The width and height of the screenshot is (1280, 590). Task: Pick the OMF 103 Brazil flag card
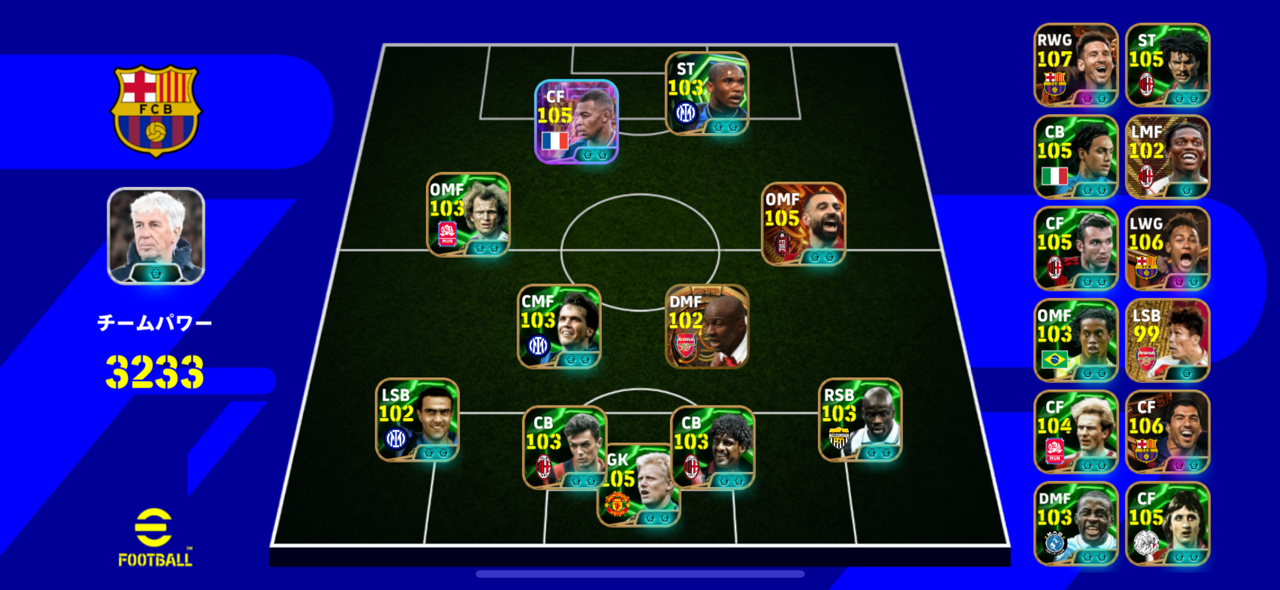click(1076, 340)
